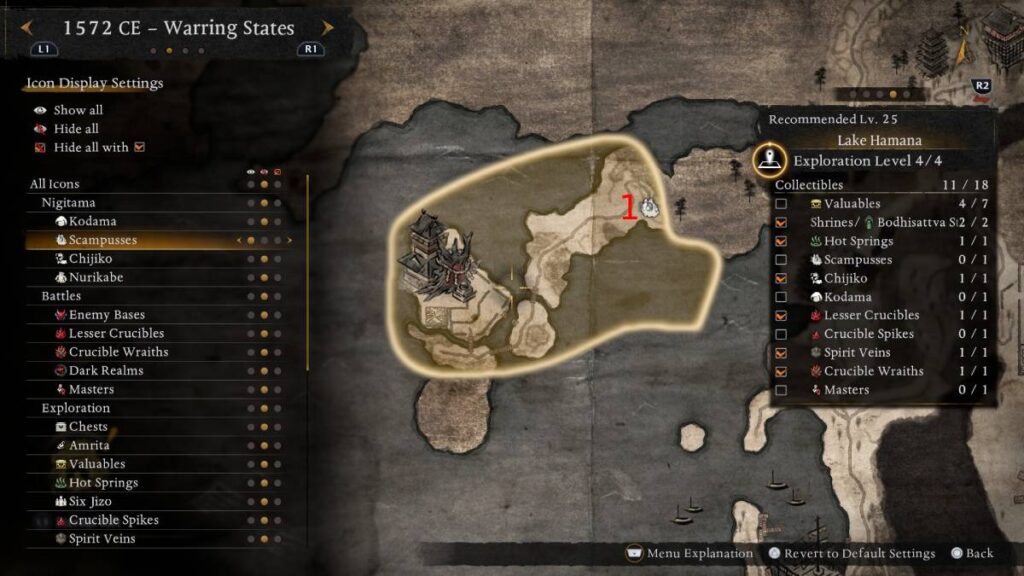Check the Valuables collectible checkbox

(x=781, y=204)
